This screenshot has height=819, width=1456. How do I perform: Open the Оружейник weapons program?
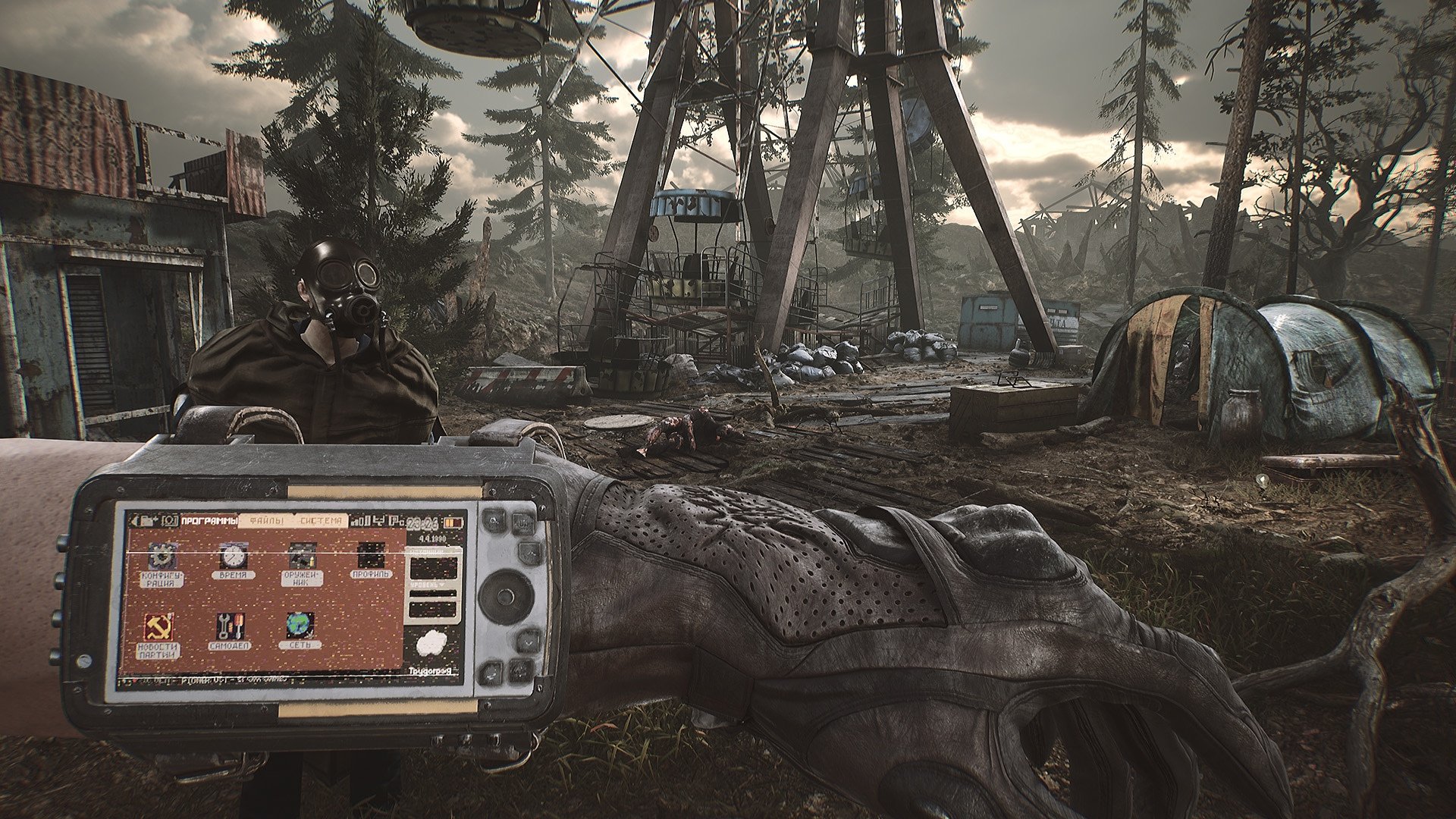[302, 557]
